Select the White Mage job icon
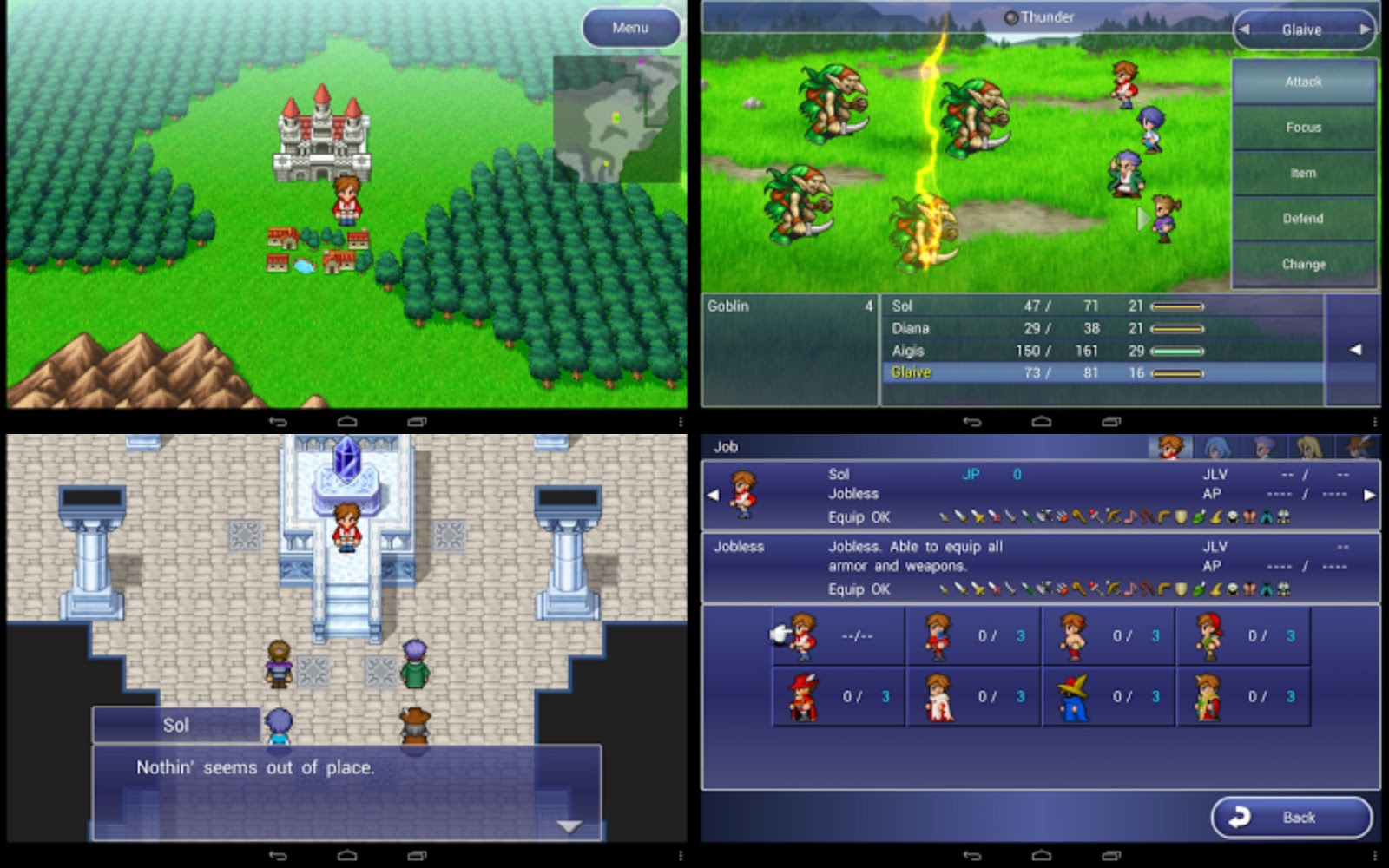Viewport: 1389px width, 868px height. pyautogui.click(x=936, y=694)
